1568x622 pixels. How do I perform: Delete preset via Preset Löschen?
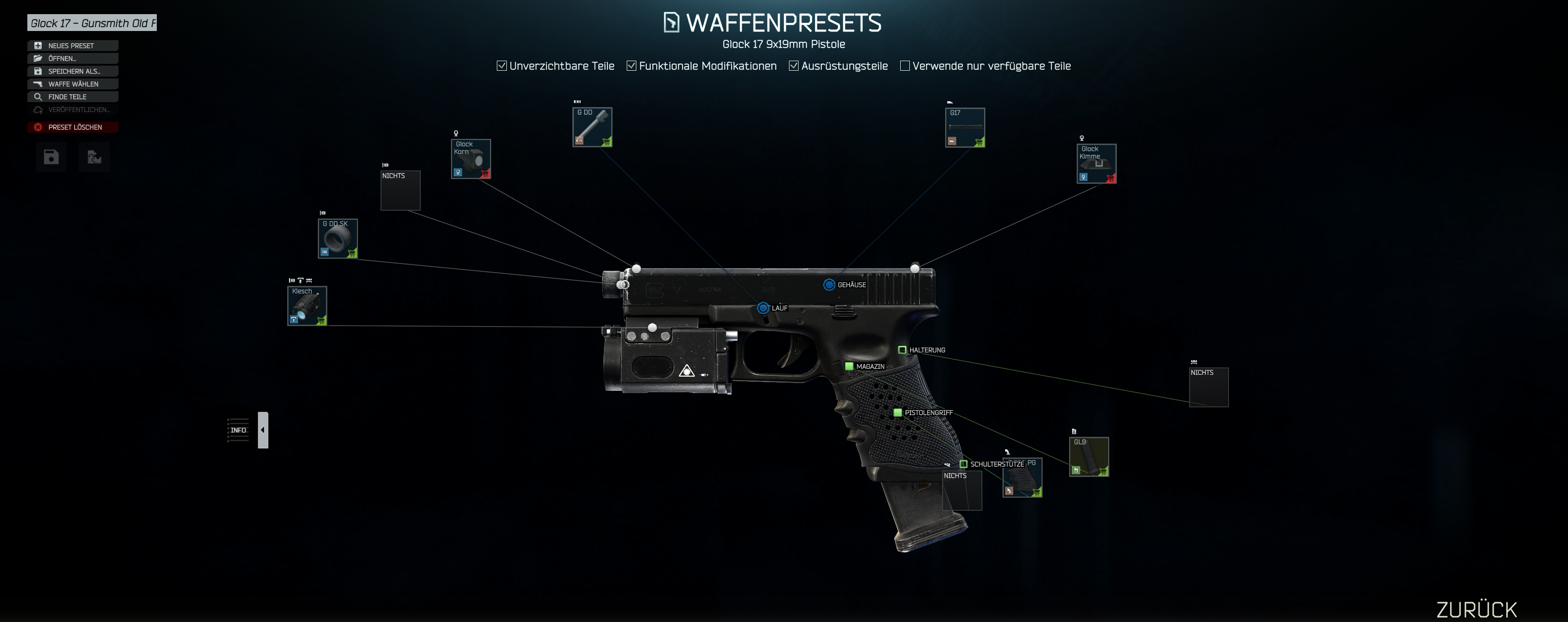click(72, 127)
